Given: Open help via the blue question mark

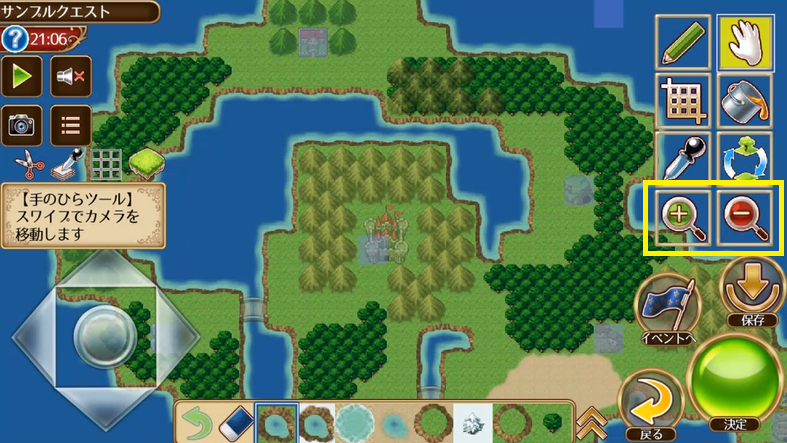Looking at the screenshot, I should click(x=14, y=40).
